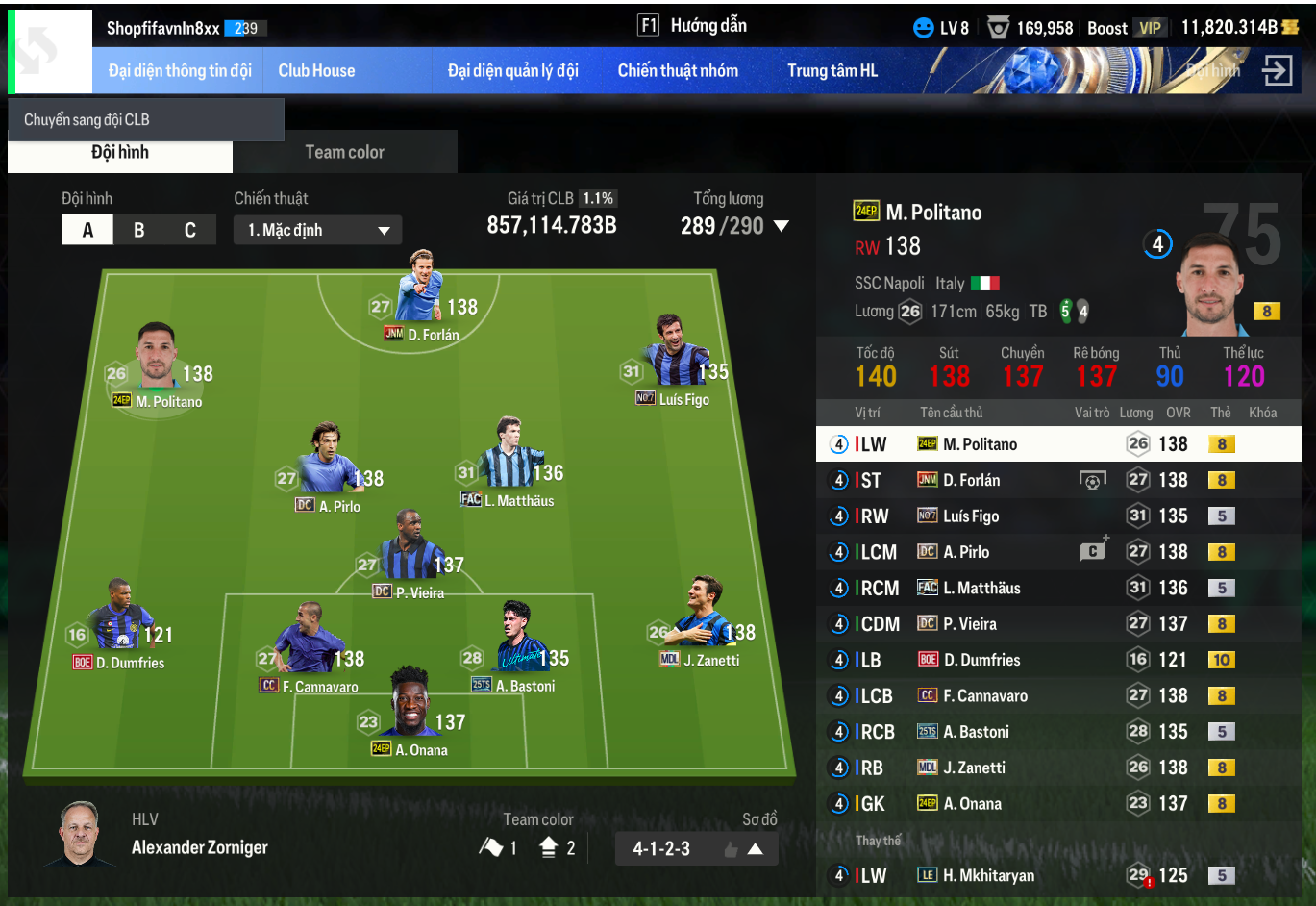
Task: Open Trung tâm HL menu
Action: tap(832, 71)
